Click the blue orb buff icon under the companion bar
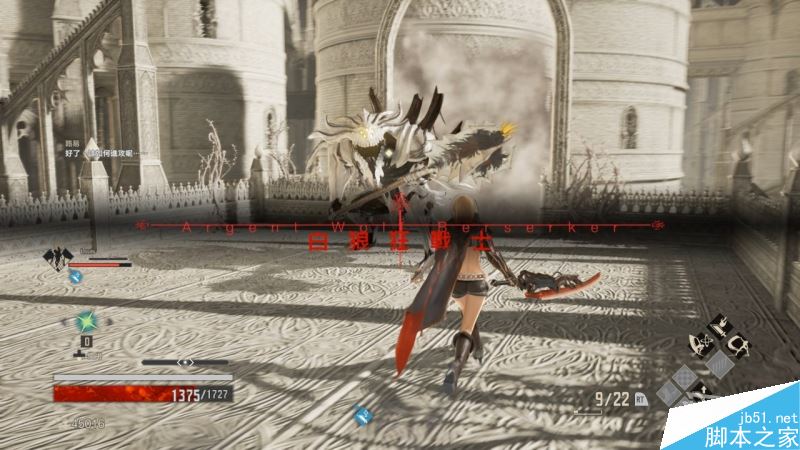Image resolution: width=800 pixels, height=450 pixels. (x=76, y=278)
